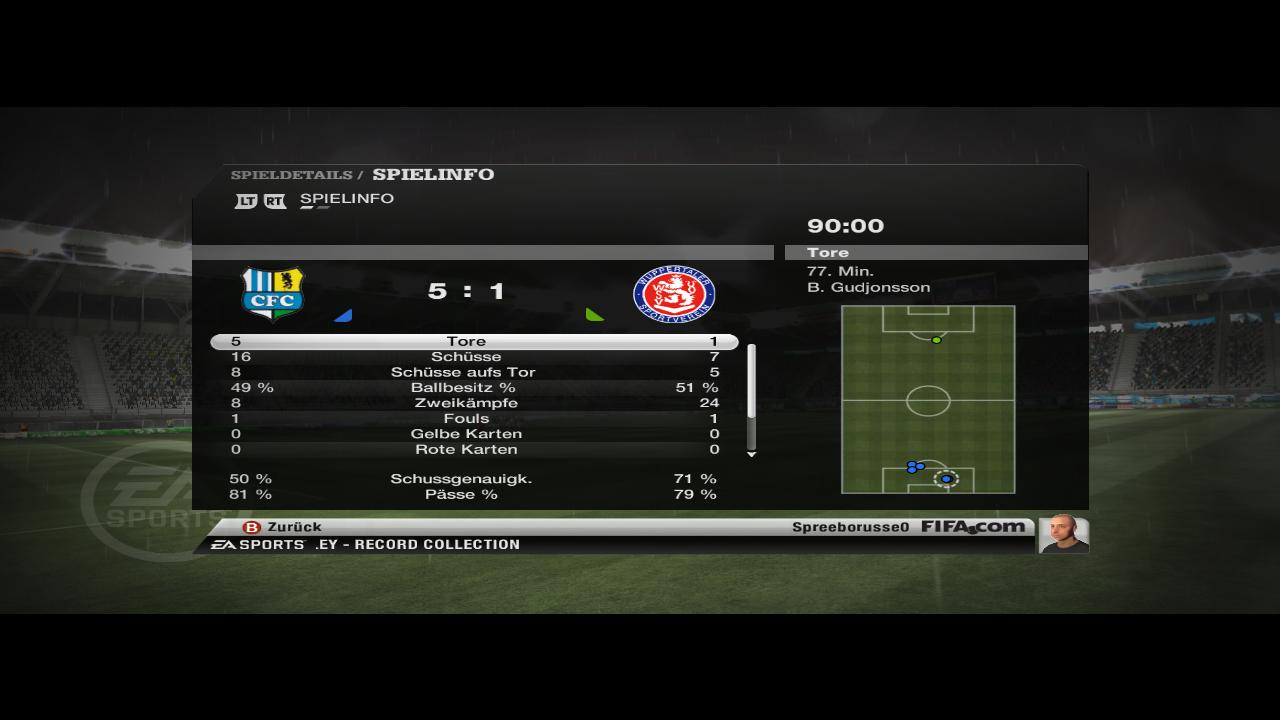Choose the Schüsse aufs Tor row

(x=466, y=372)
